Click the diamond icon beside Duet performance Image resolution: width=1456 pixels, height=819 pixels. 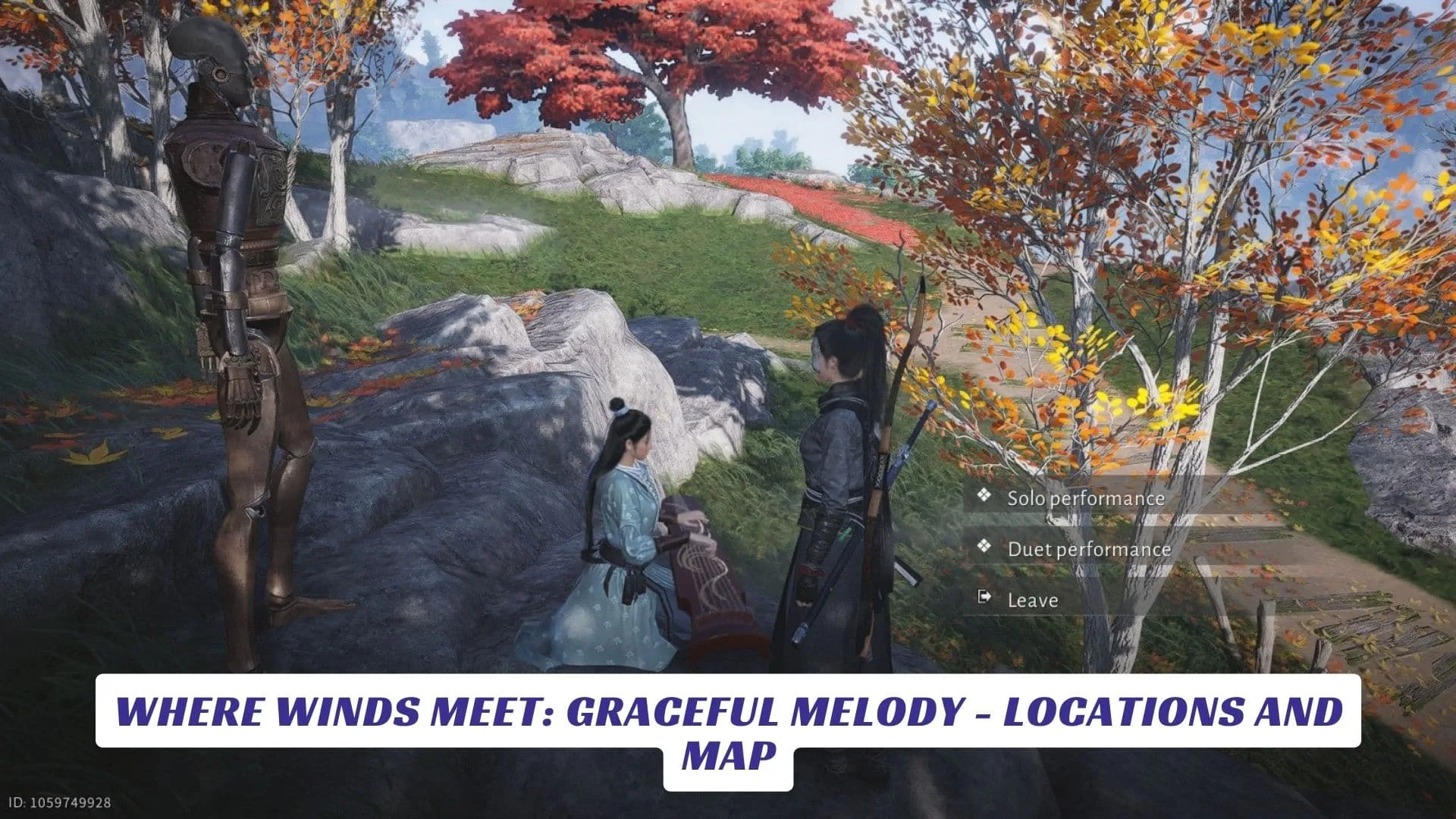click(986, 549)
